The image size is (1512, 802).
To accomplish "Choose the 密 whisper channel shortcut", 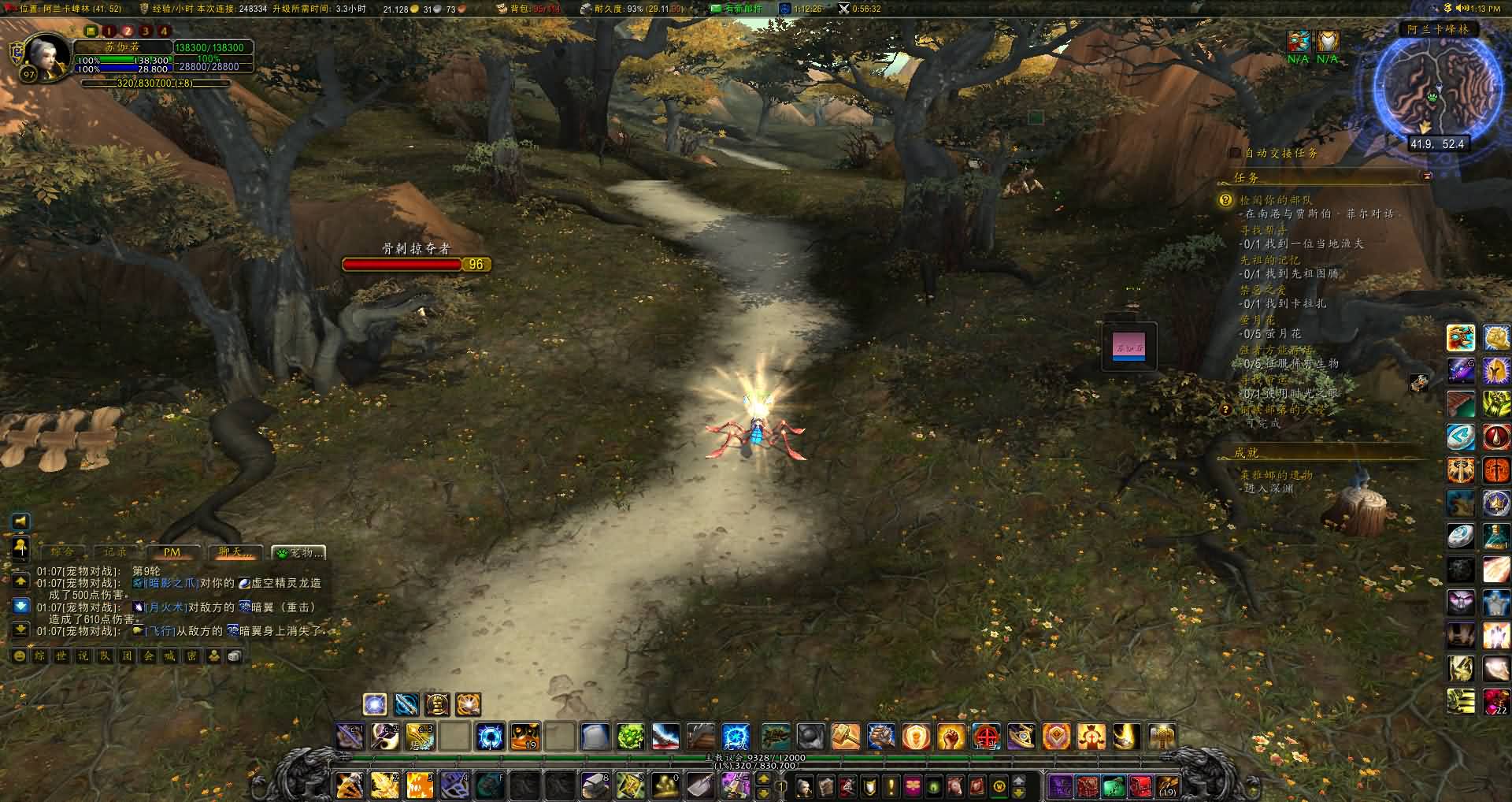I will (191, 656).
